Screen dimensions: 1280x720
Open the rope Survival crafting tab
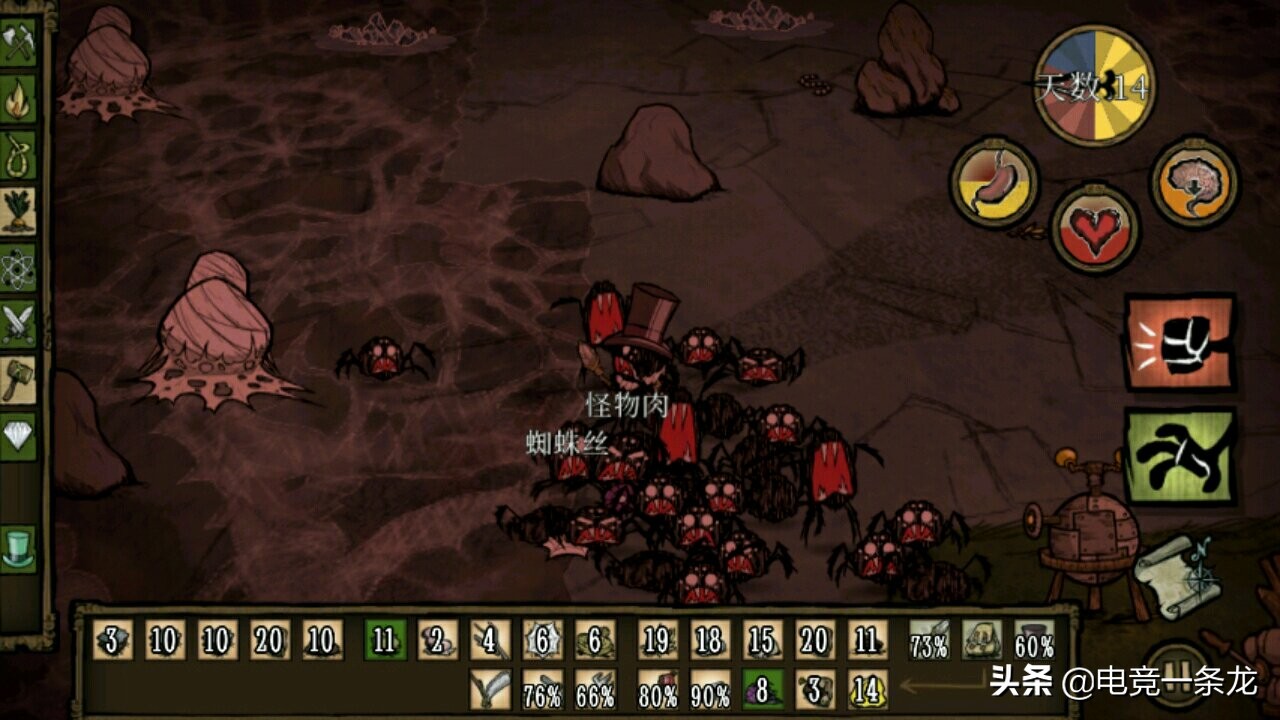coord(18,154)
